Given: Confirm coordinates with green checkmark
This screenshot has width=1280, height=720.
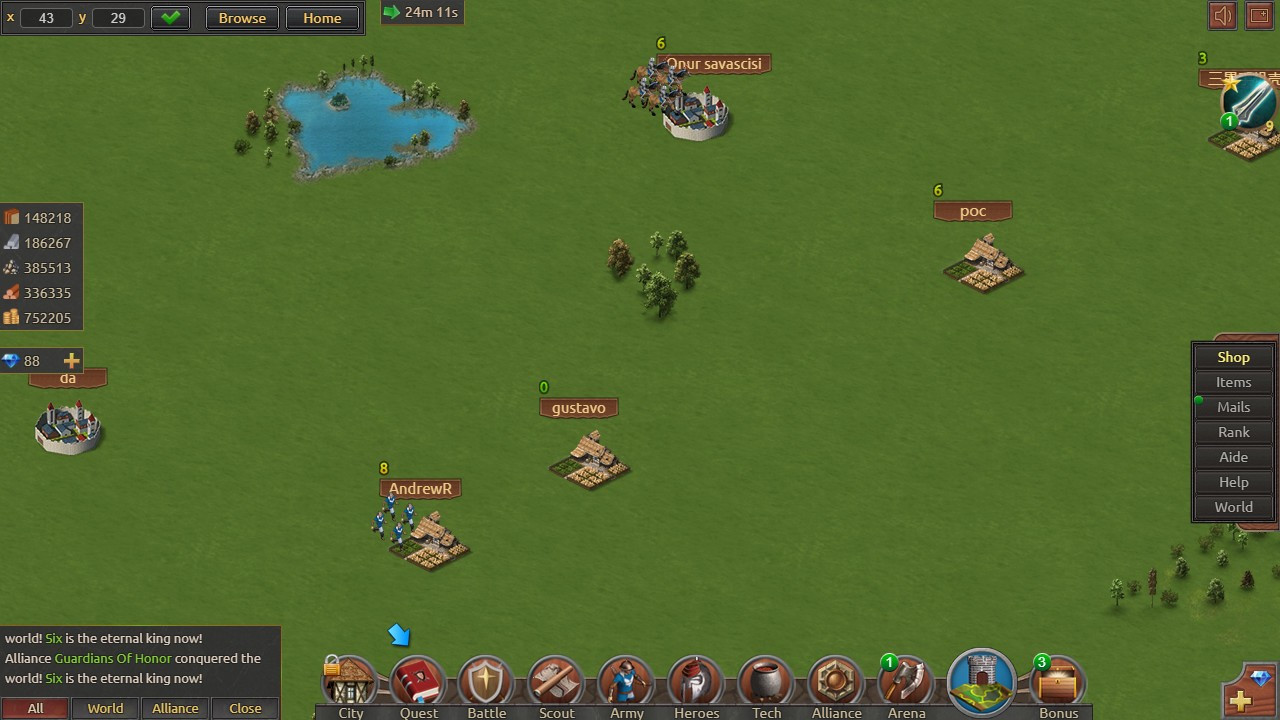Looking at the screenshot, I should pyautogui.click(x=170, y=18).
